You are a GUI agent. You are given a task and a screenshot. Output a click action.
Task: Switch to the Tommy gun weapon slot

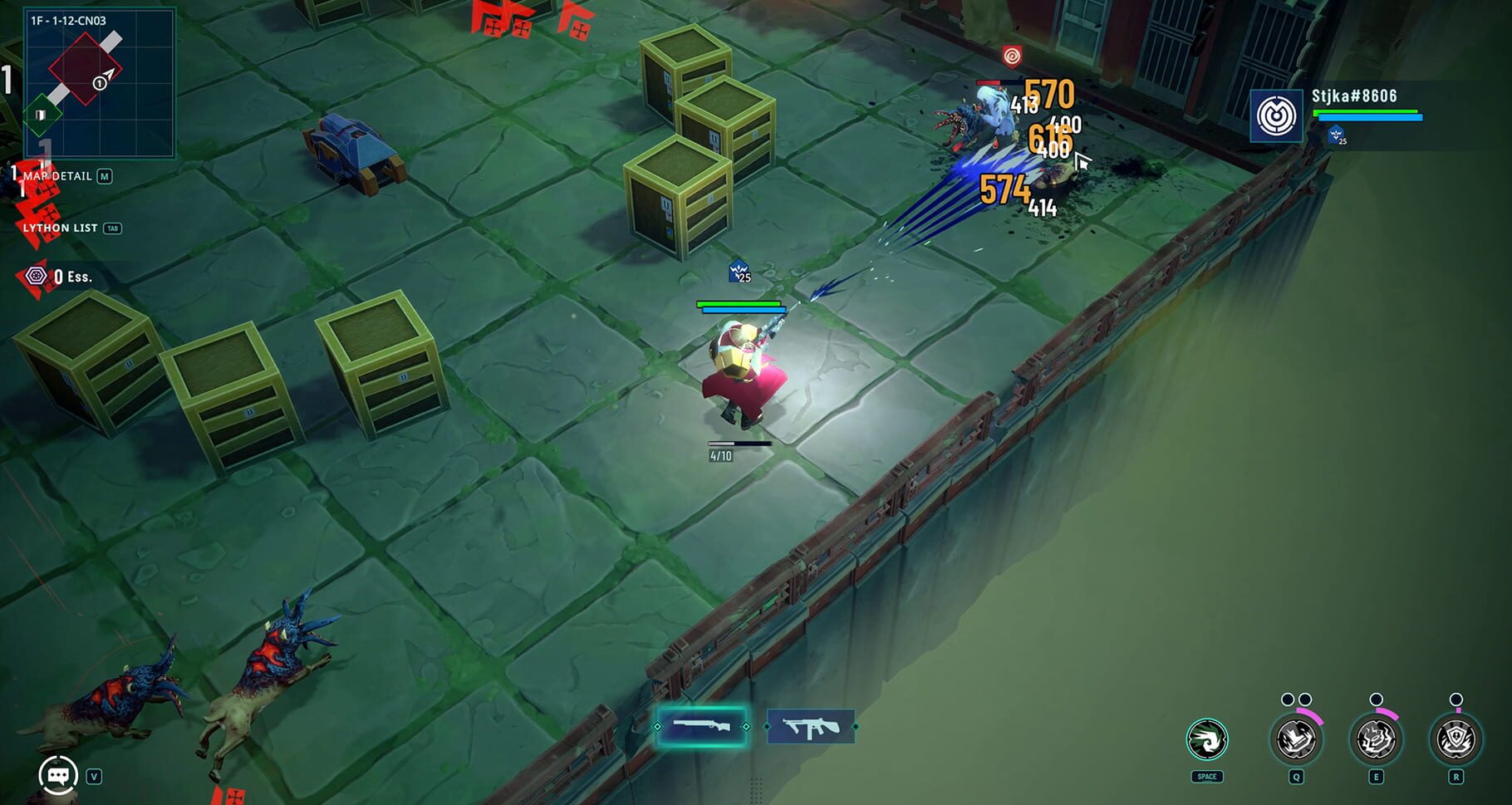point(810,727)
